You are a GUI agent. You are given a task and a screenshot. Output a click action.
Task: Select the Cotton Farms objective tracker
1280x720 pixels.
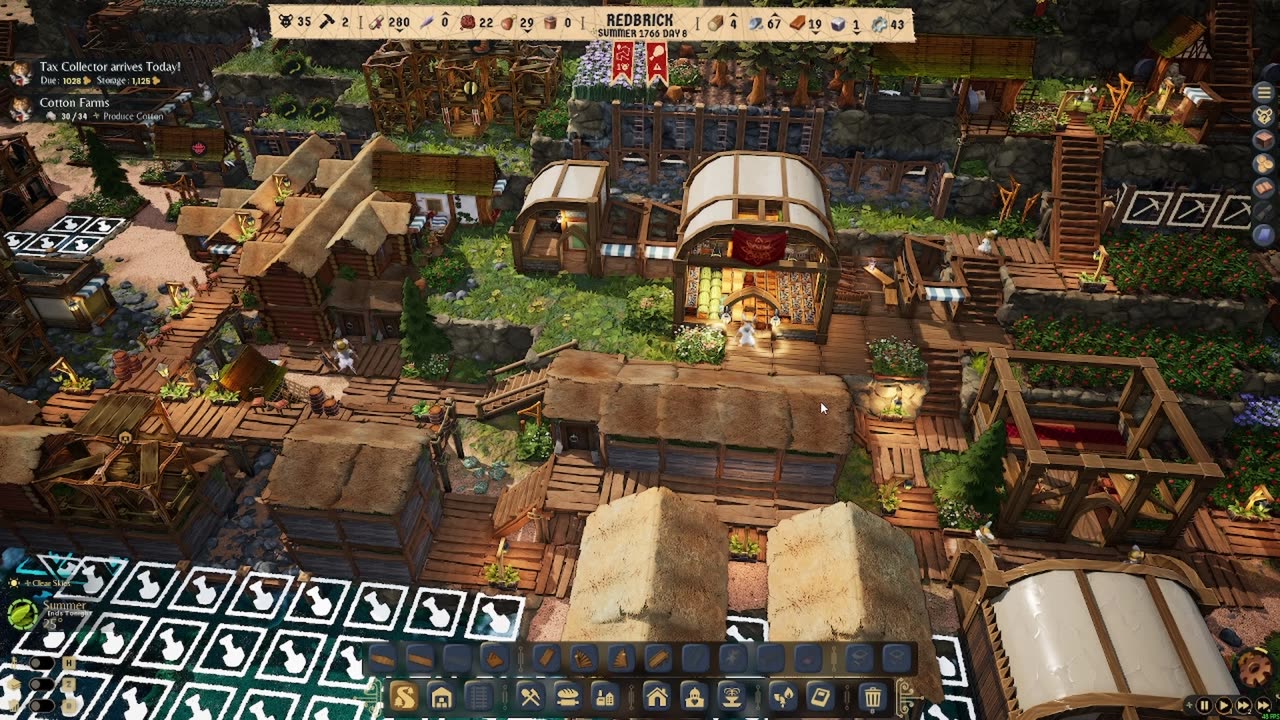pos(74,103)
